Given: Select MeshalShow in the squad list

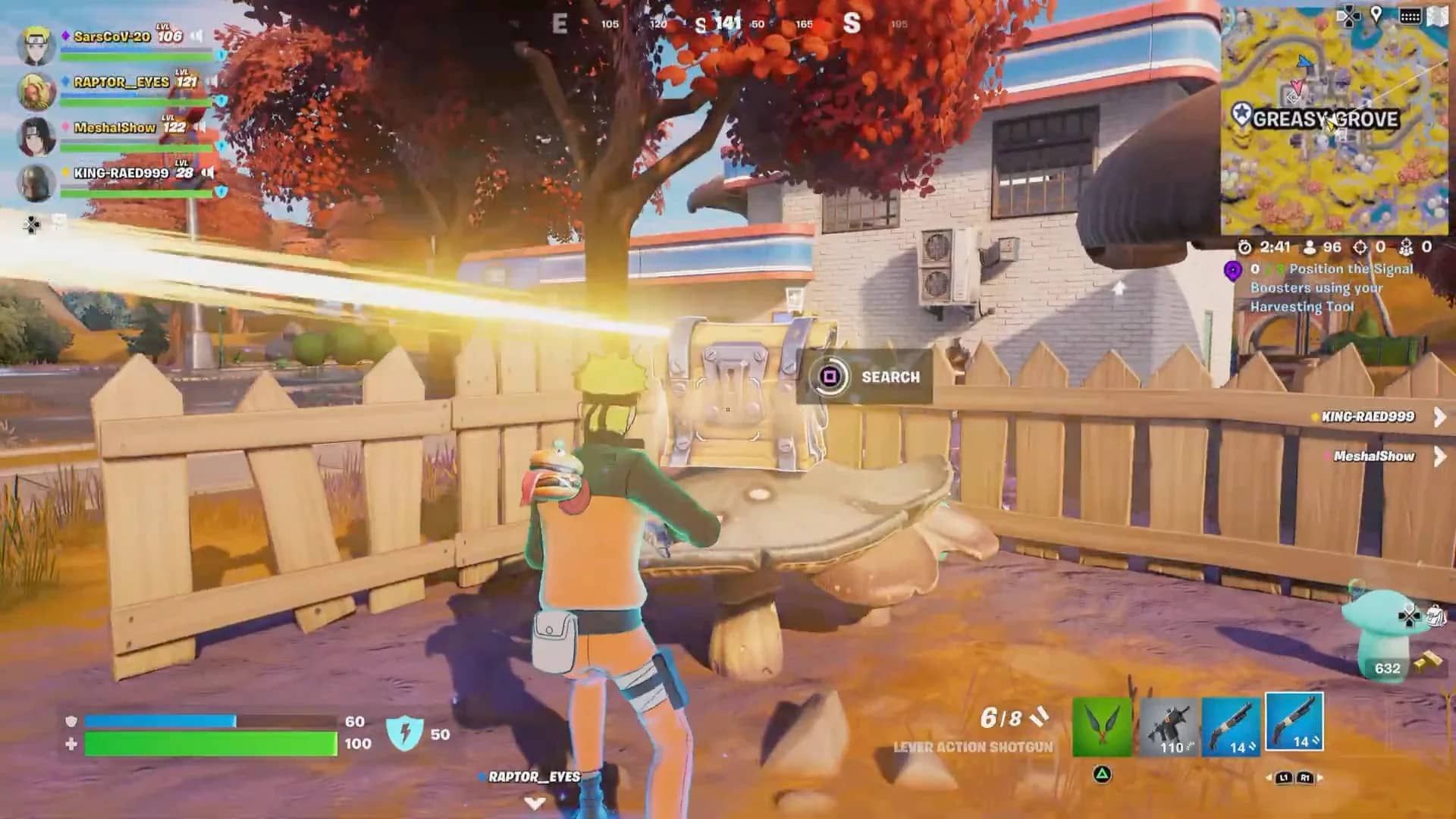Looking at the screenshot, I should pos(115,127).
